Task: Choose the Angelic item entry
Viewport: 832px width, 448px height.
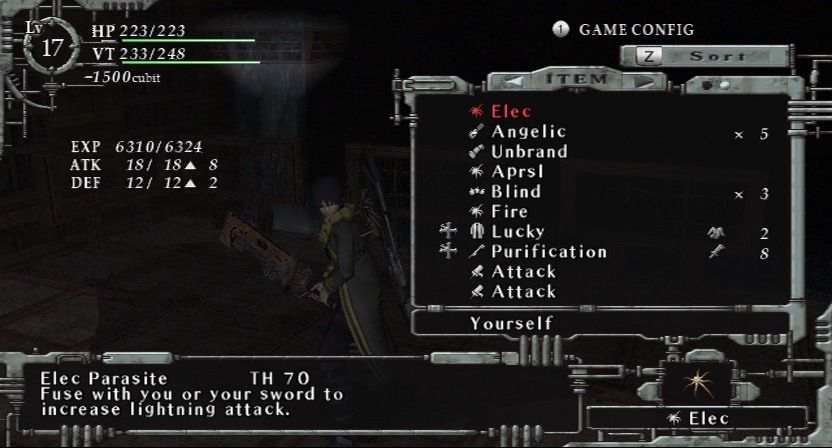Action: (528, 132)
